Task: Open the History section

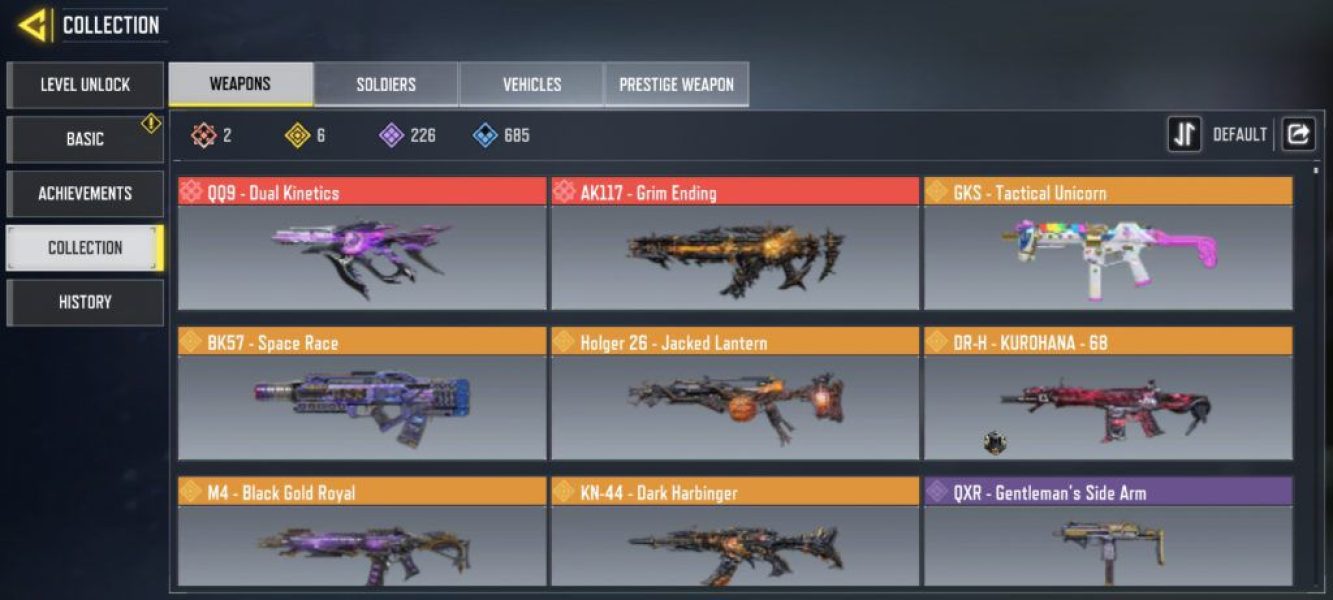Action: [85, 302]
